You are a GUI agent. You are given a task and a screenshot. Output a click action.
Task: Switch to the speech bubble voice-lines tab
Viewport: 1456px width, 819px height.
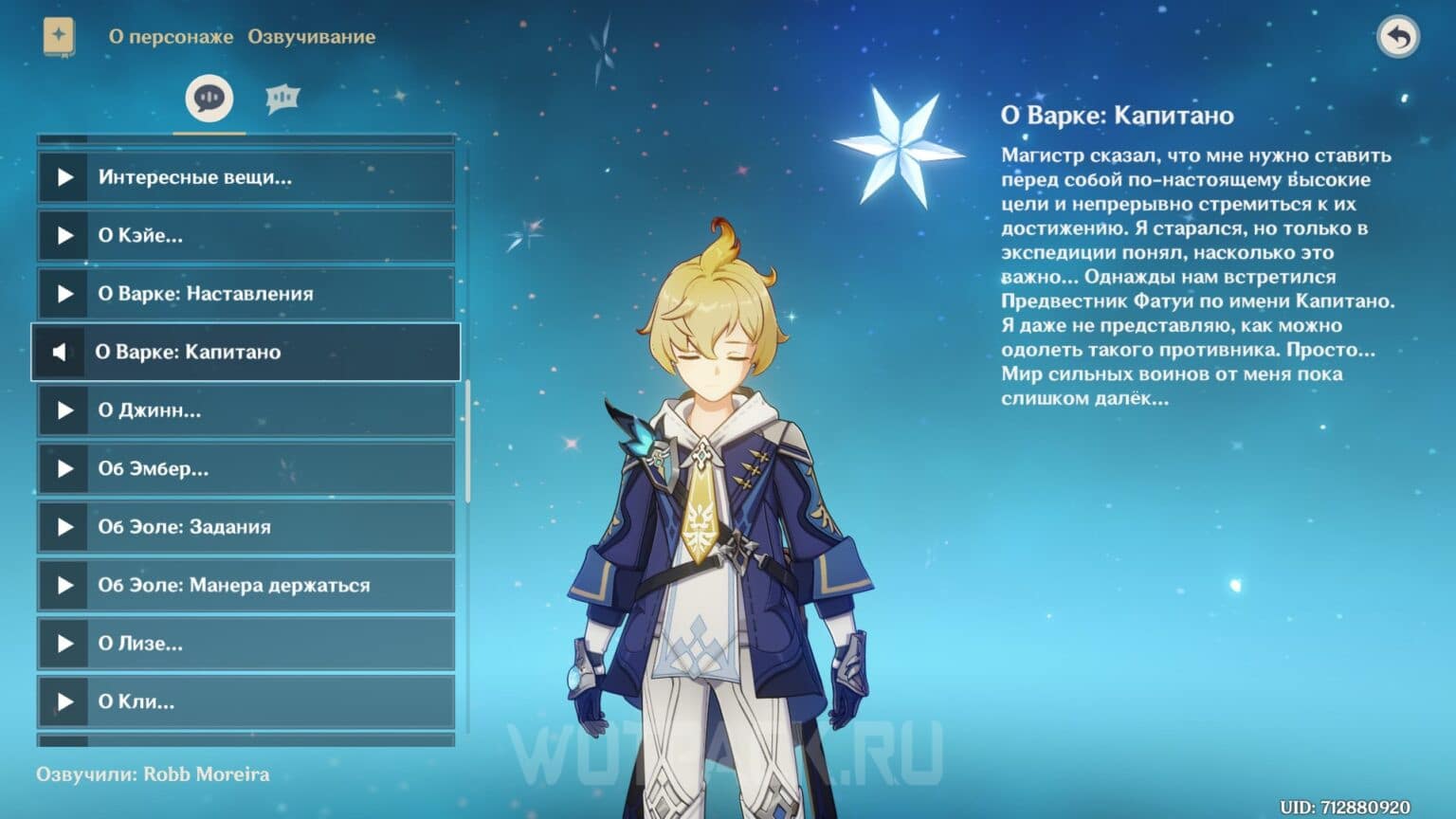[209, 98]
